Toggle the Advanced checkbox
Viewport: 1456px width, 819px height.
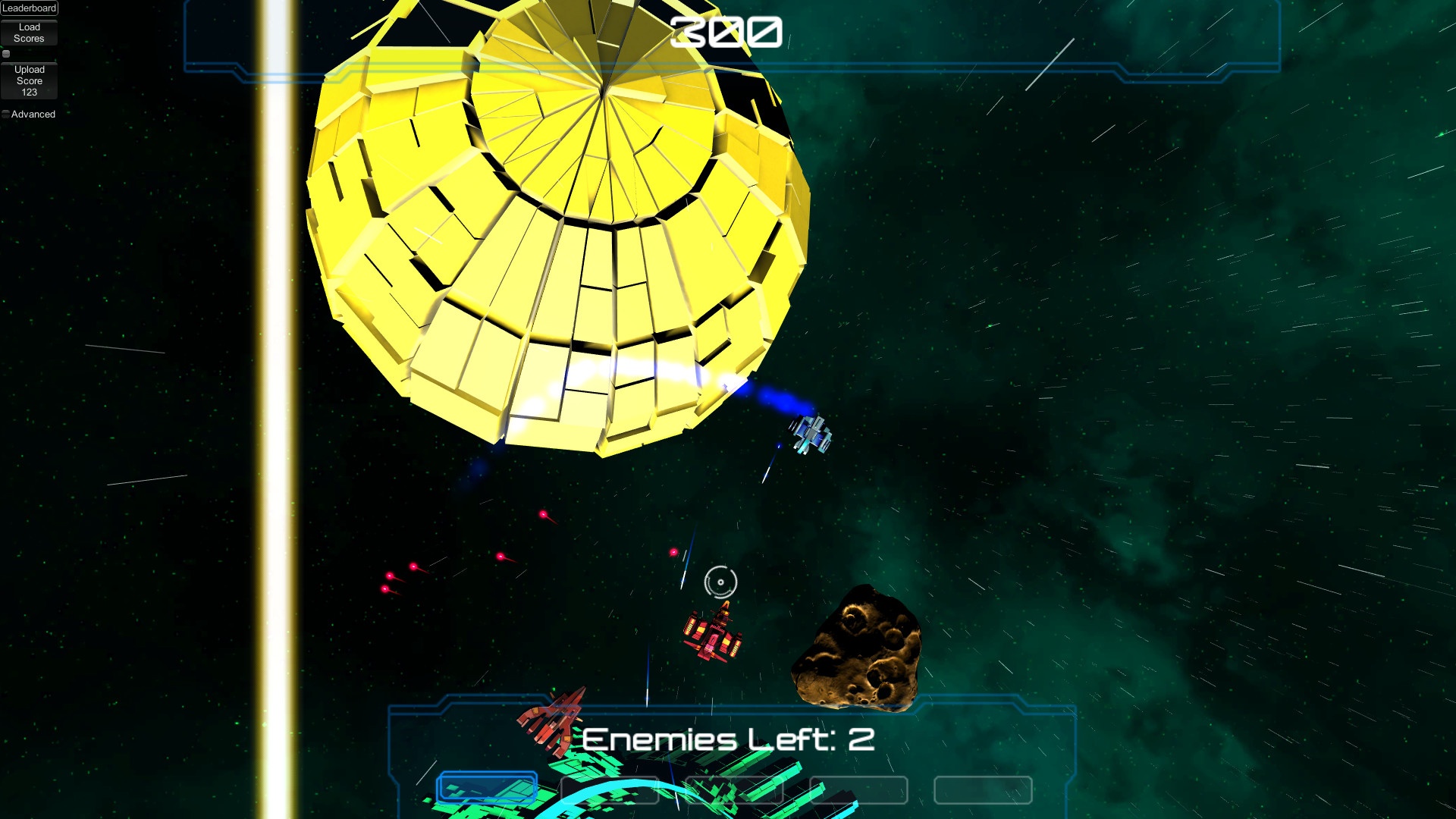(x=6, y=115)
